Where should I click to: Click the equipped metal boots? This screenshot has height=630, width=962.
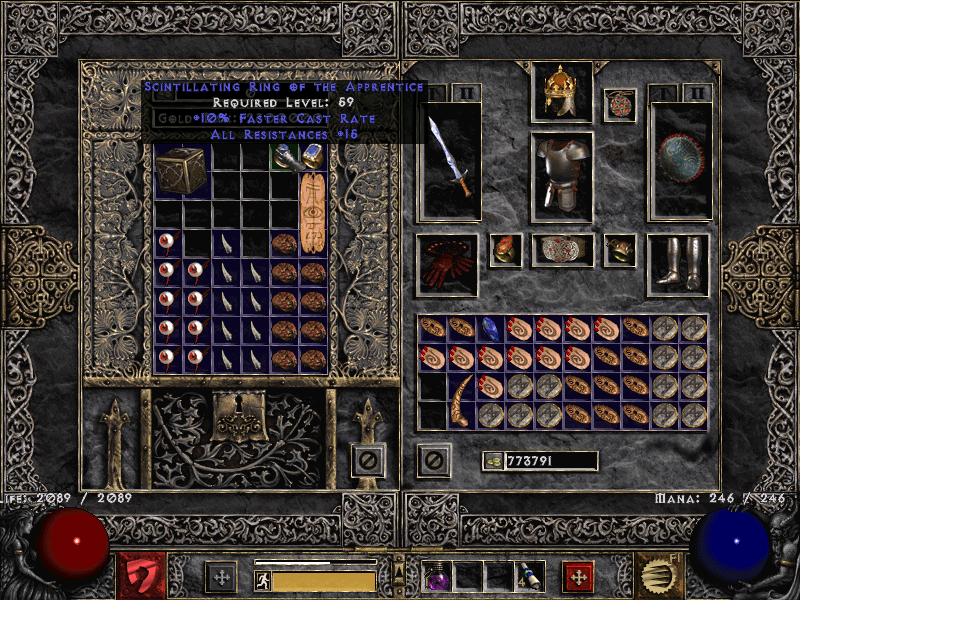pyautogui.click(x=678, y=265)
